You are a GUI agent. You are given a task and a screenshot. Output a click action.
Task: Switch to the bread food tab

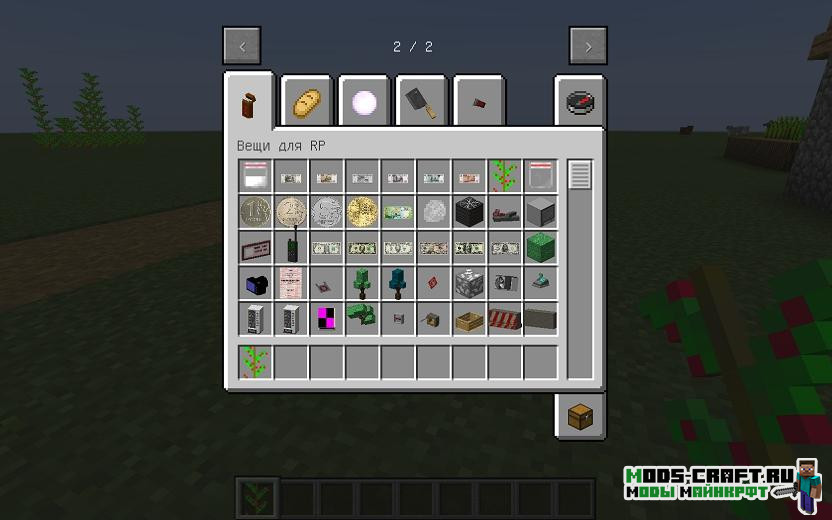306,101
